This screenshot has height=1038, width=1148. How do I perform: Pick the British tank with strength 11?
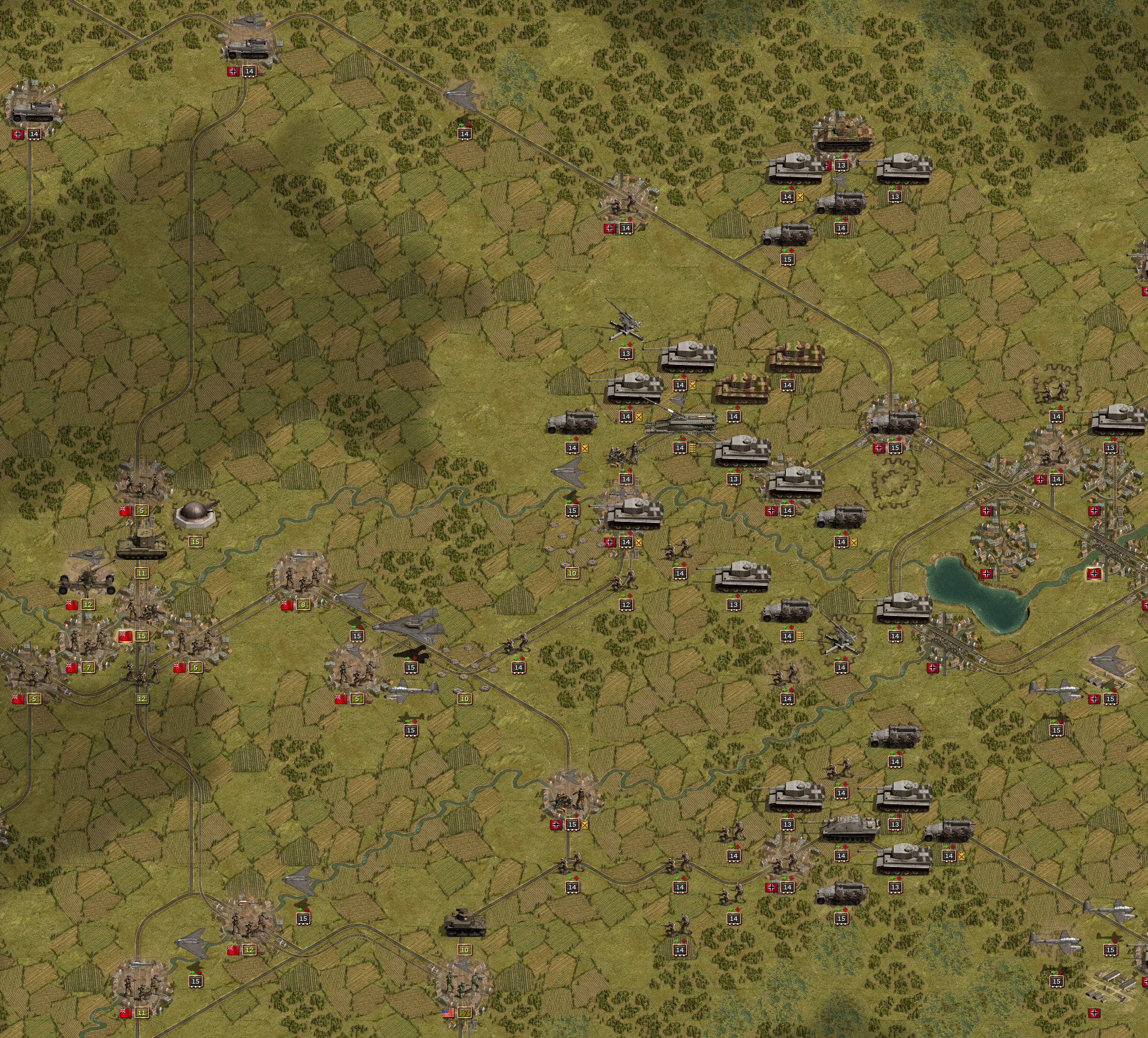click(141, 545)
